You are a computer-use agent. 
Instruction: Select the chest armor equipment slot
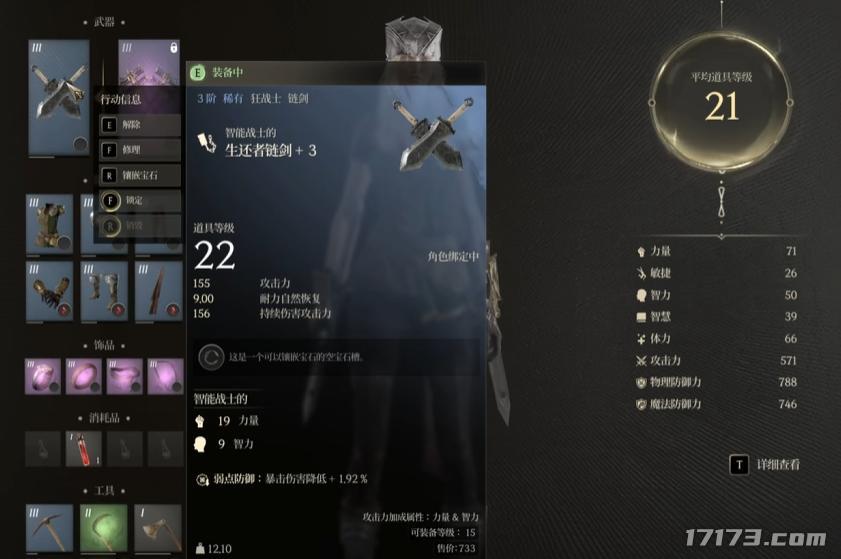tap(49, 224)
